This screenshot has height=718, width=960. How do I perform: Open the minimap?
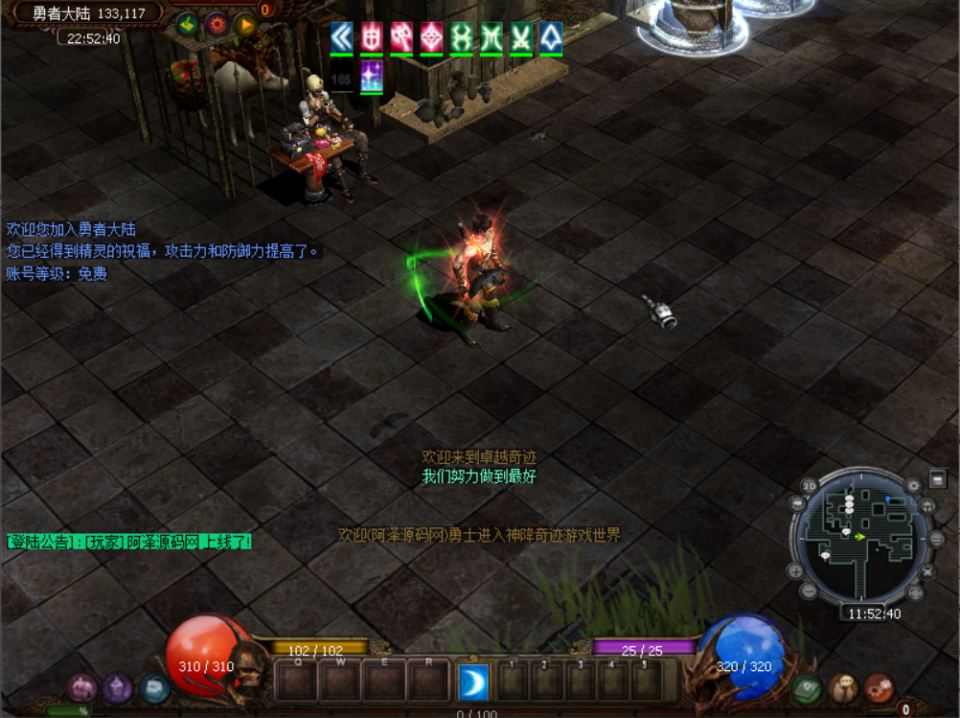(861, 535)
